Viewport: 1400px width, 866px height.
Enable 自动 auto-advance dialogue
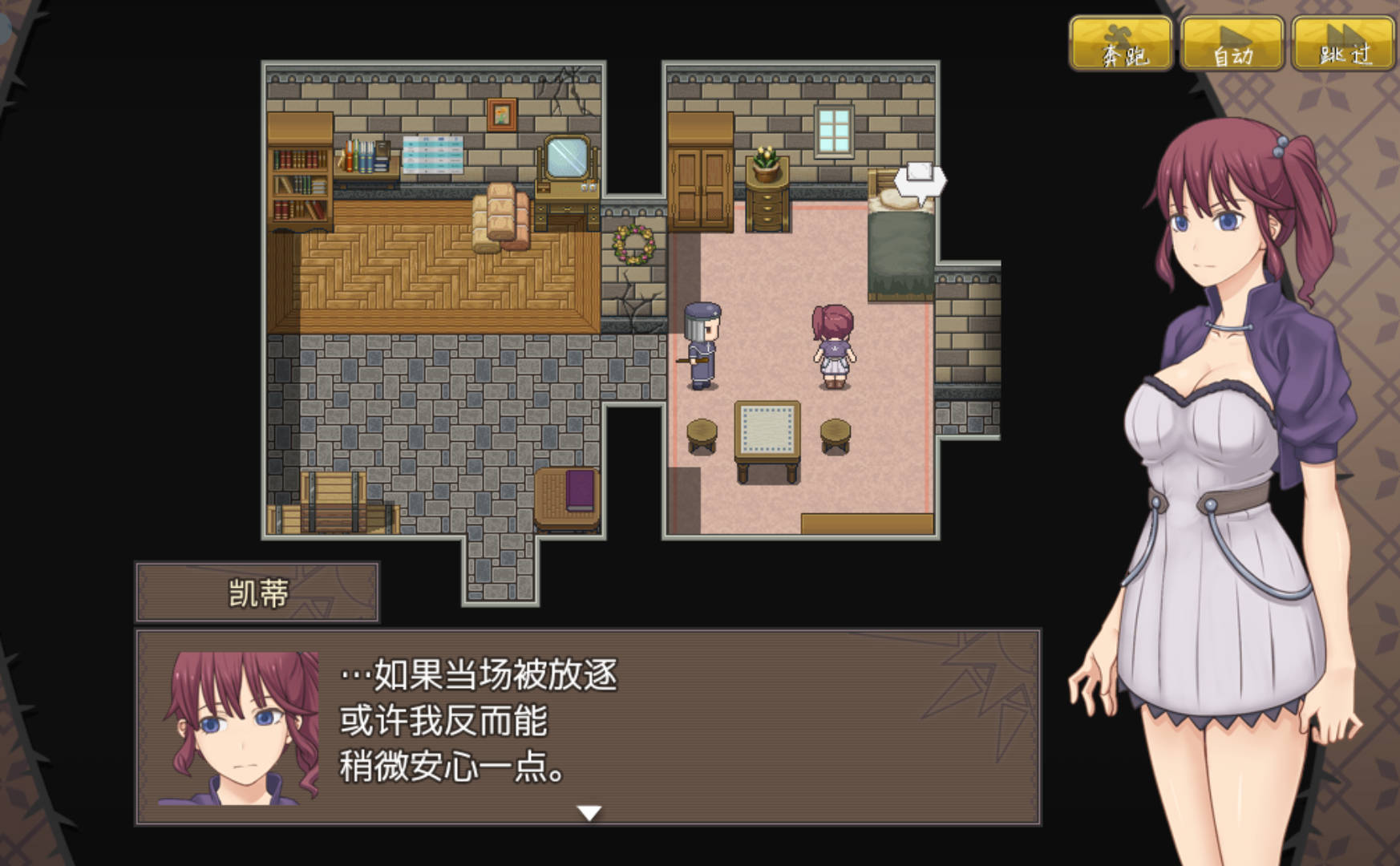tap(1232, 45)
